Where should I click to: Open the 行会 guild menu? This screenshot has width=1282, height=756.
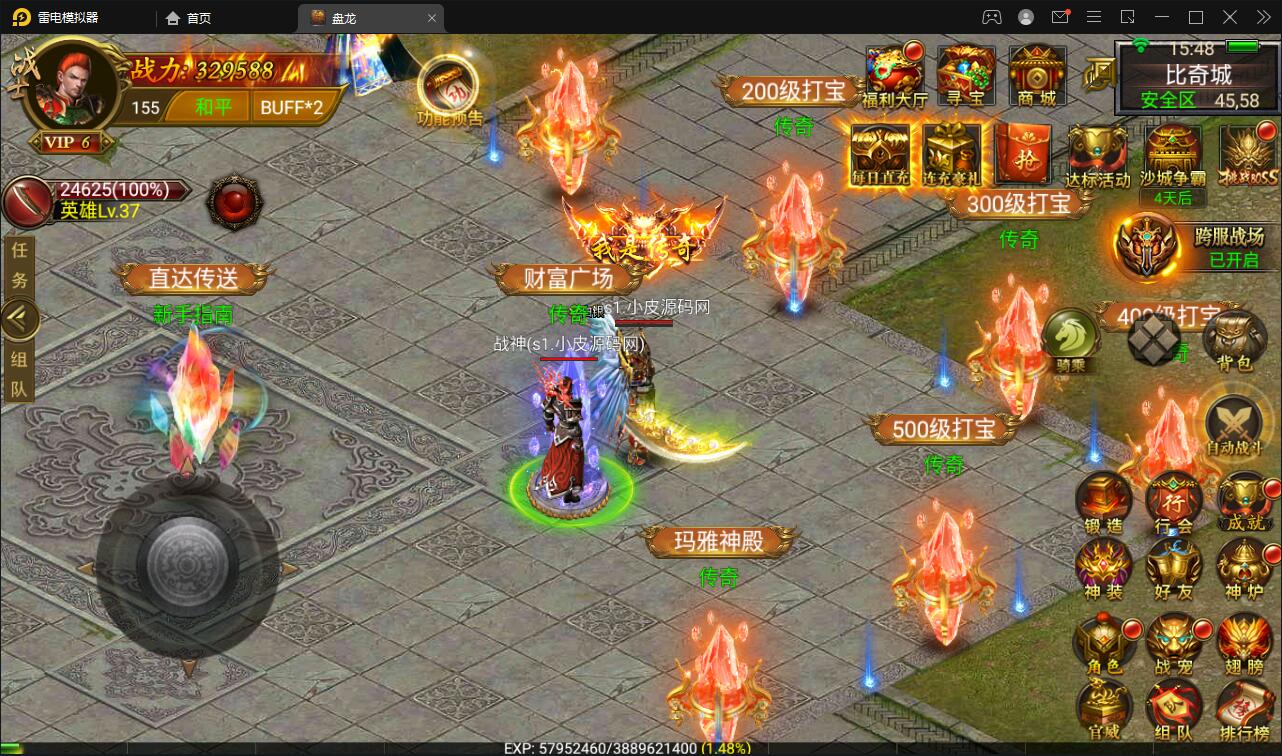[1174, 502]
